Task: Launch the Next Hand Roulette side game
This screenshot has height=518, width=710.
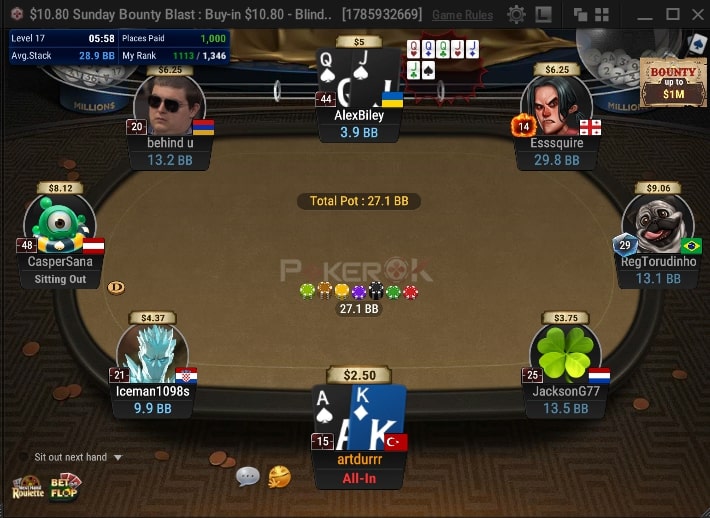Action: (x=27, y=488)
